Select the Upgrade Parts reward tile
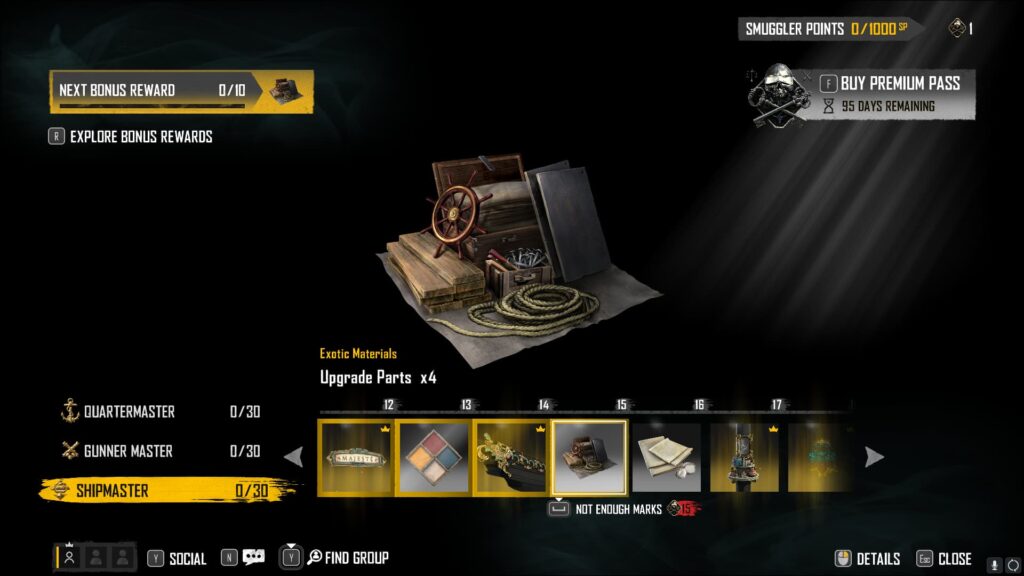The height and width of the screenshot is (576, 1024). pyautogui.click(x=589, y=457)
